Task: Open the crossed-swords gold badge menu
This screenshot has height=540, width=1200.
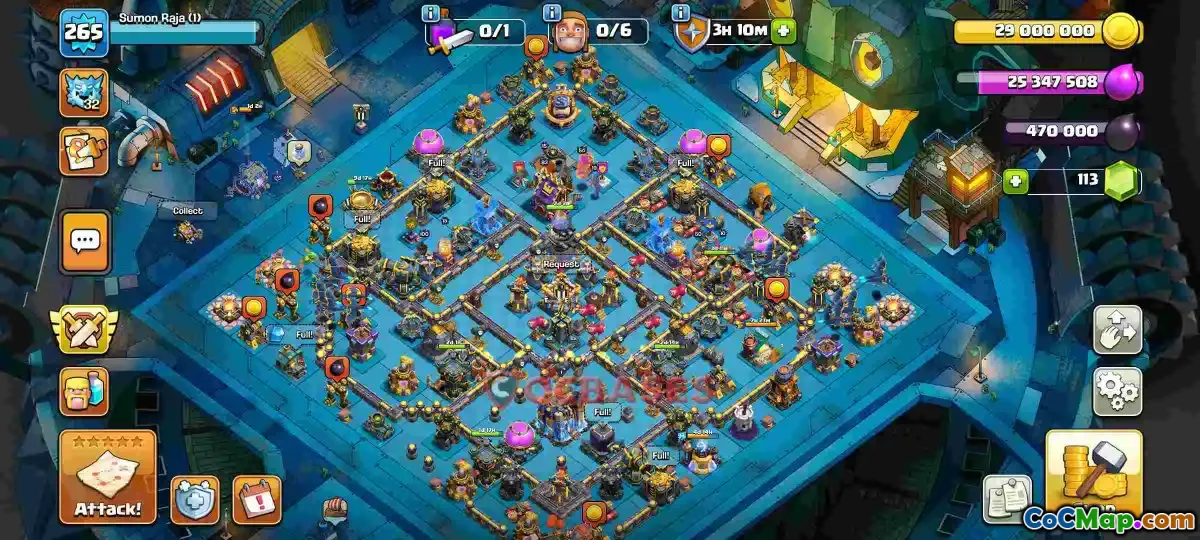Action: [85, 331]
